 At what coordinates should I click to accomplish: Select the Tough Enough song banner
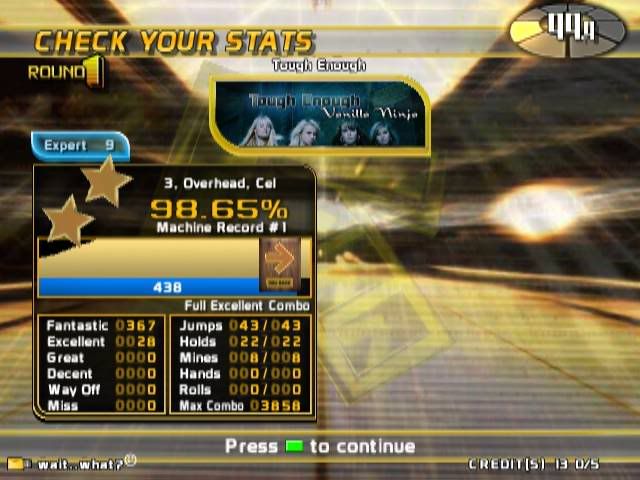pyautogui.click(x=320, y=118)
